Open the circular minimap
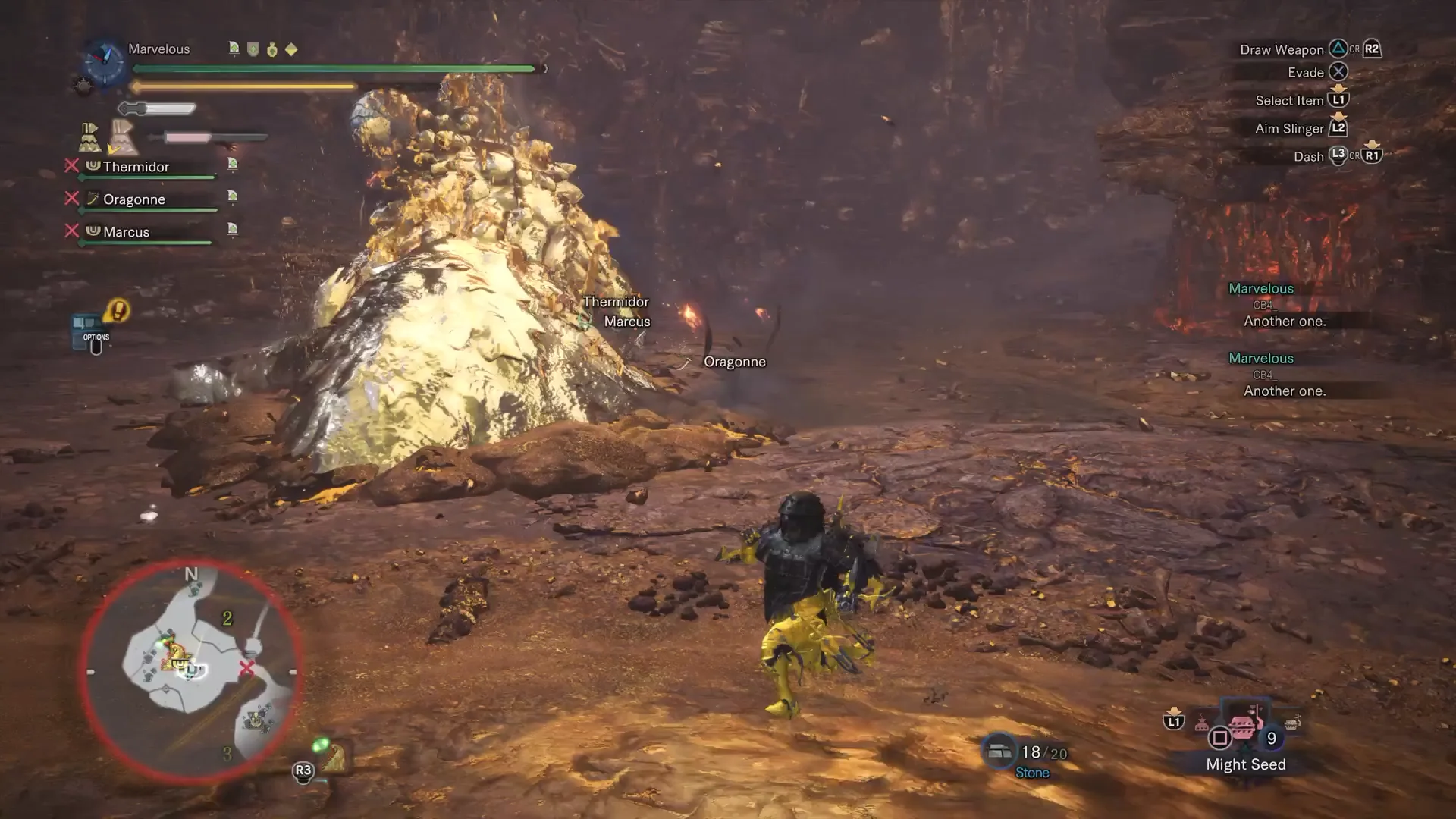 (190, 672)
